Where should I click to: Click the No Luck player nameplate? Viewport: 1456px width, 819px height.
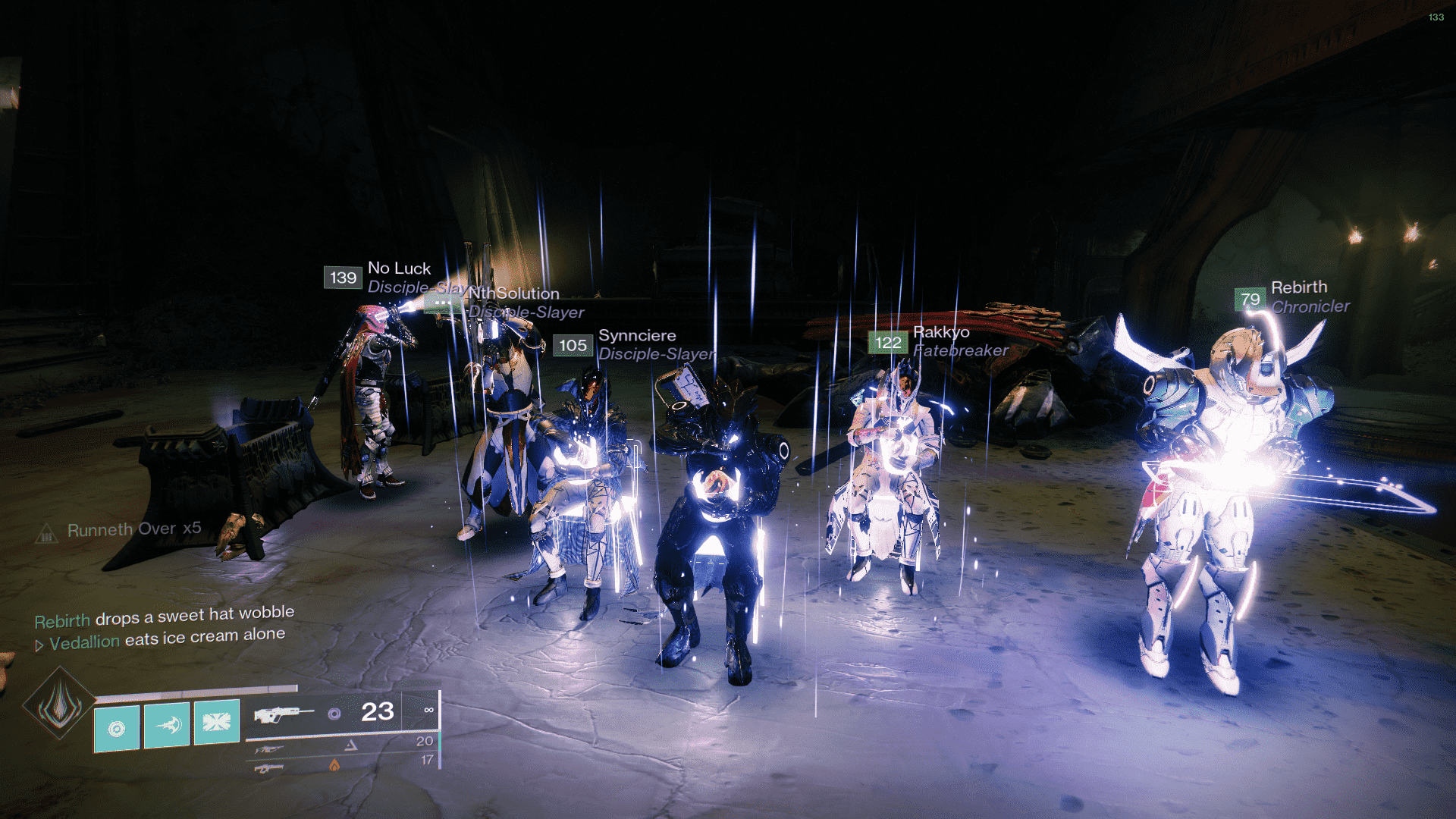pos(399,268)
